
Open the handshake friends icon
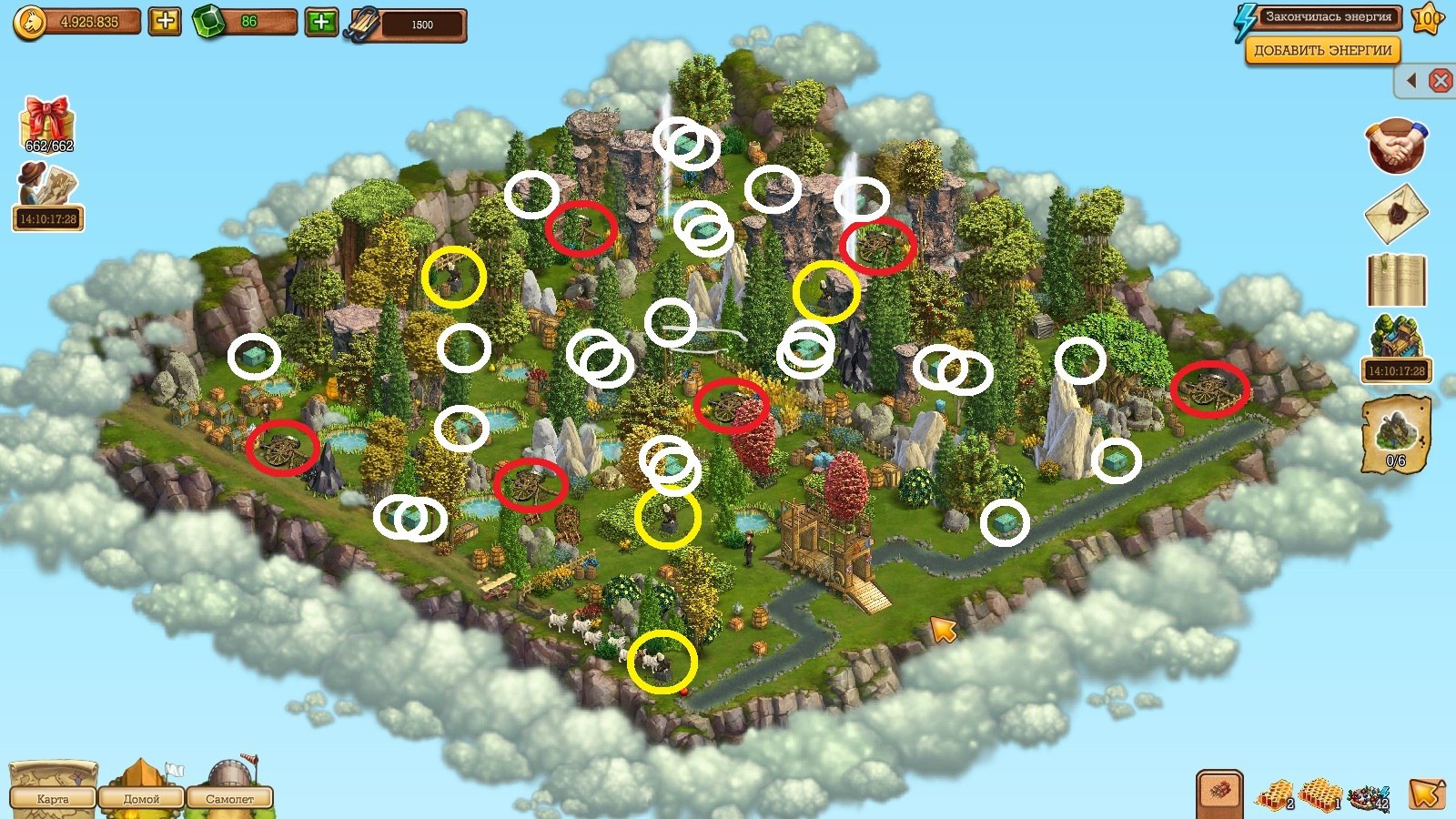pyautogui.click(x=1397, y=146)
